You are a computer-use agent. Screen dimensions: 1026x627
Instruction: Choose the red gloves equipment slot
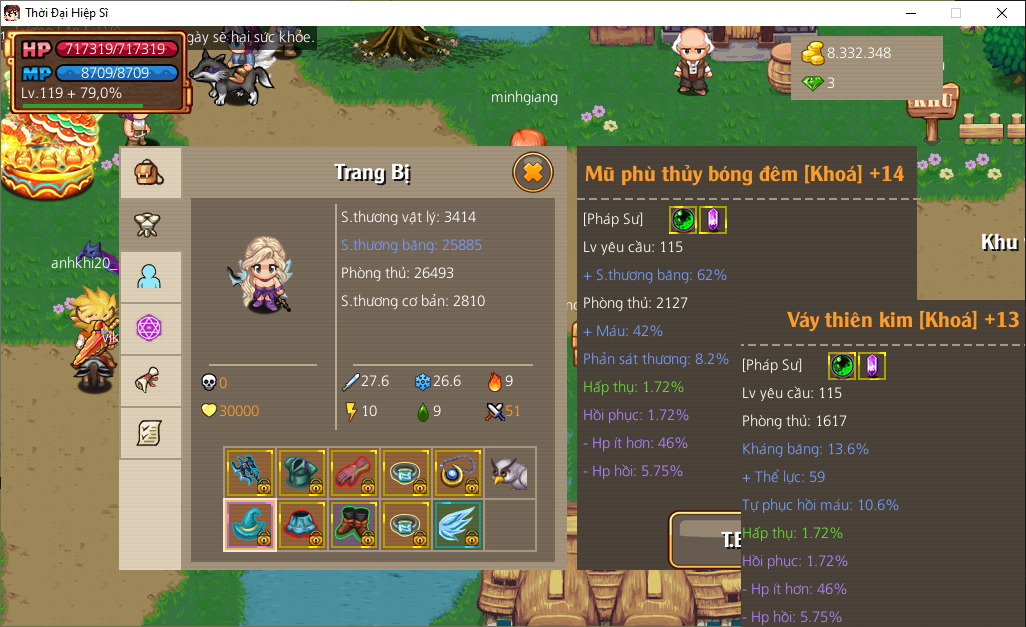pos(354,473)
